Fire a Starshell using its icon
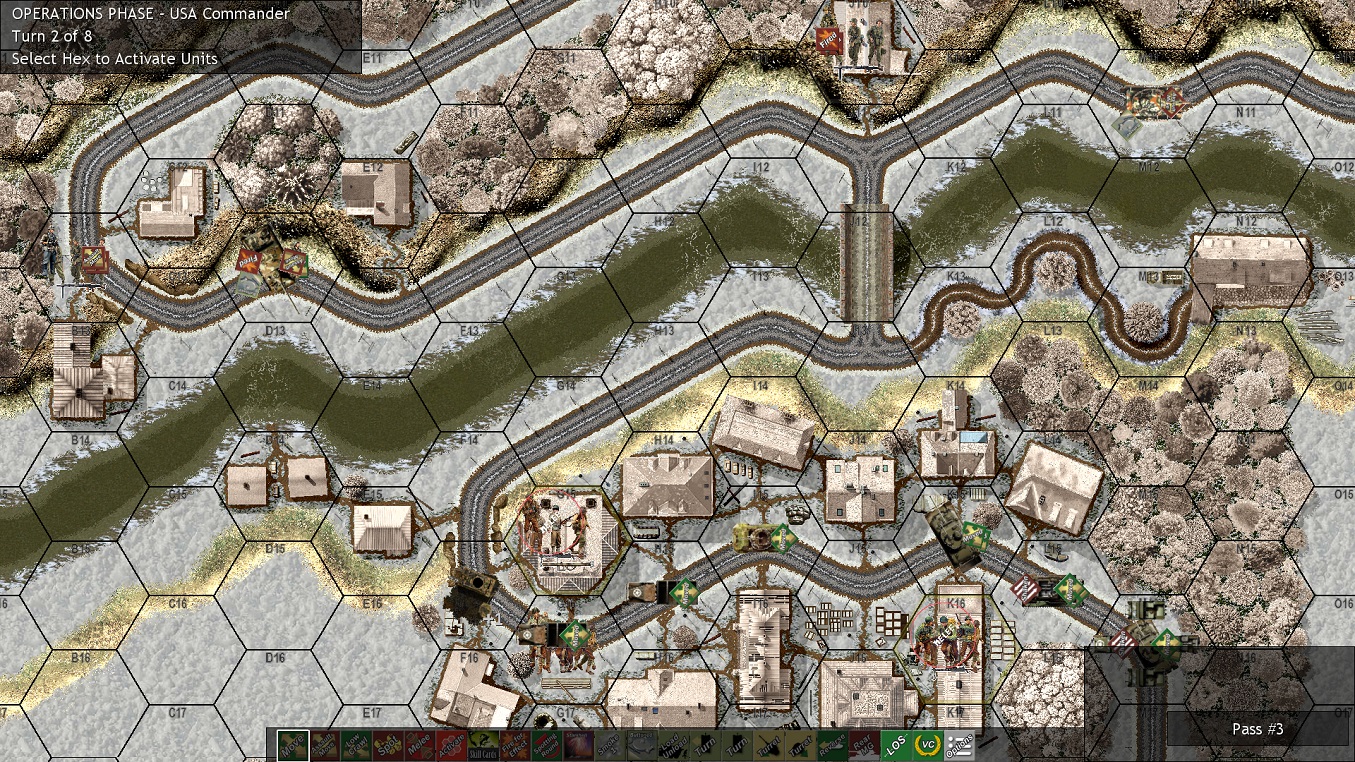Image resolution: width=1355 pixels, height=762 pixels. coord(577,745)
